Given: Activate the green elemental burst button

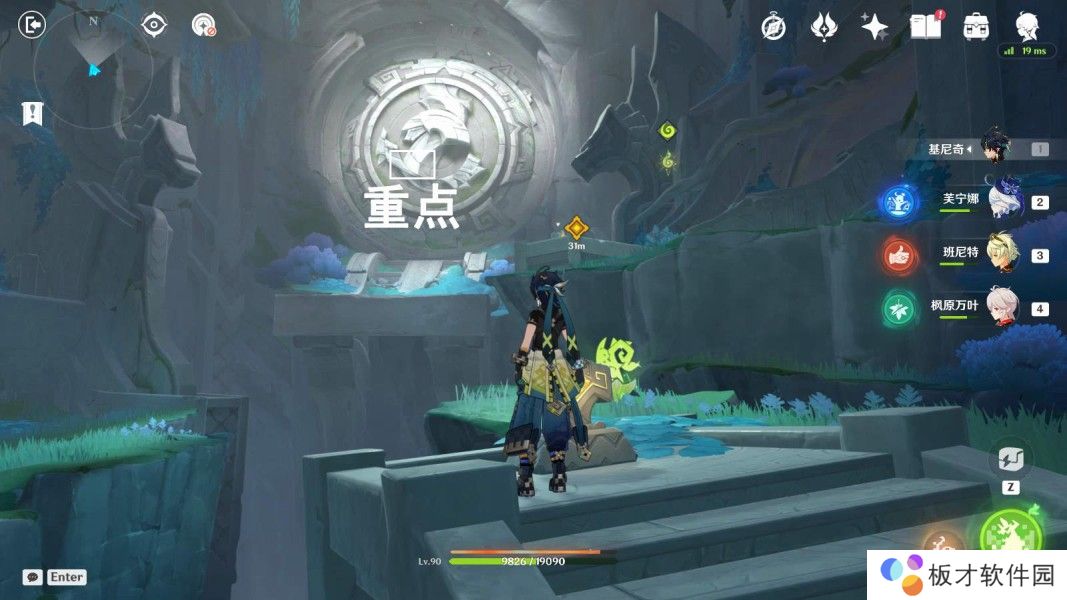Looking at the screenshot, I should (x=1010, y=536).
